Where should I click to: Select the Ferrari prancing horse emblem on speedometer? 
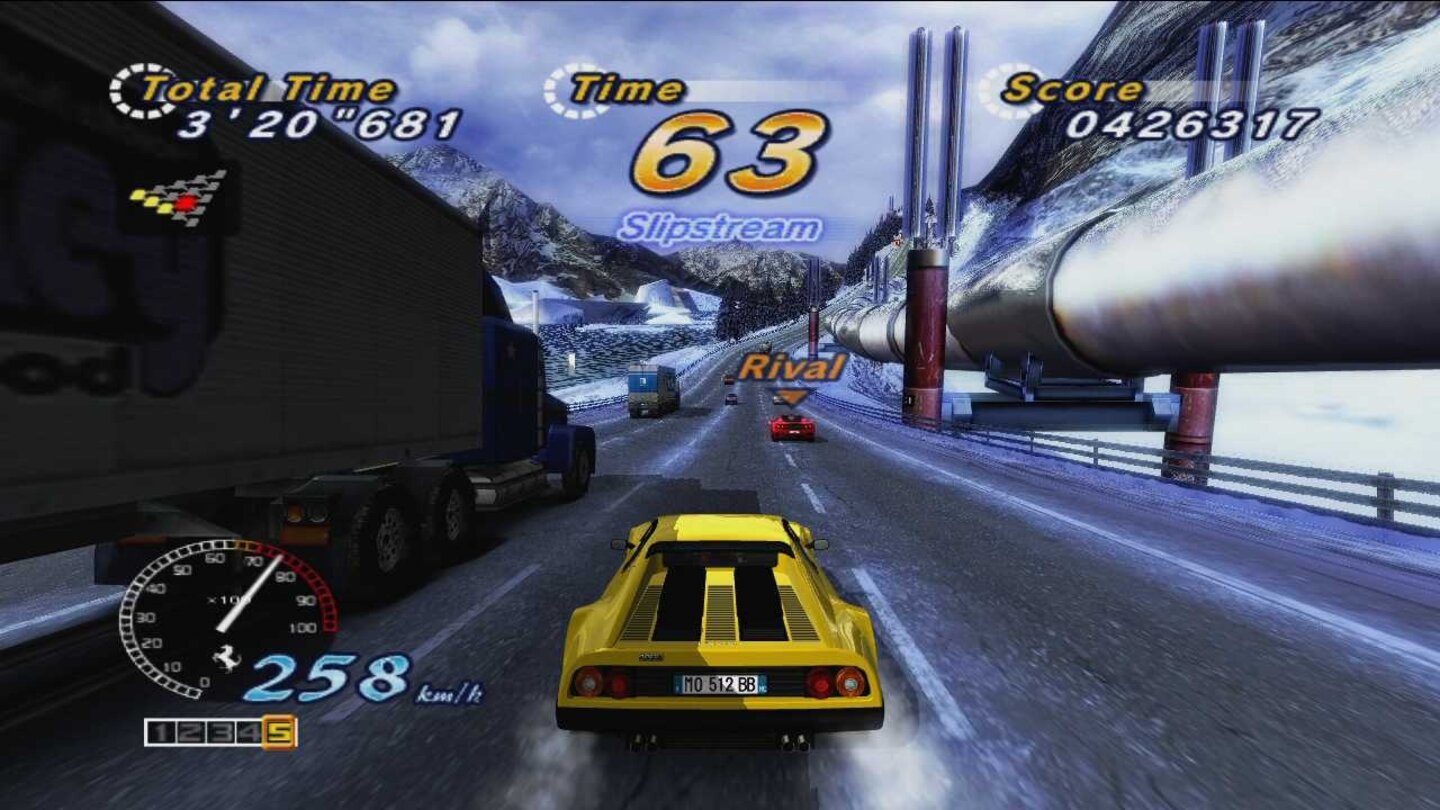tap(226, 658)
